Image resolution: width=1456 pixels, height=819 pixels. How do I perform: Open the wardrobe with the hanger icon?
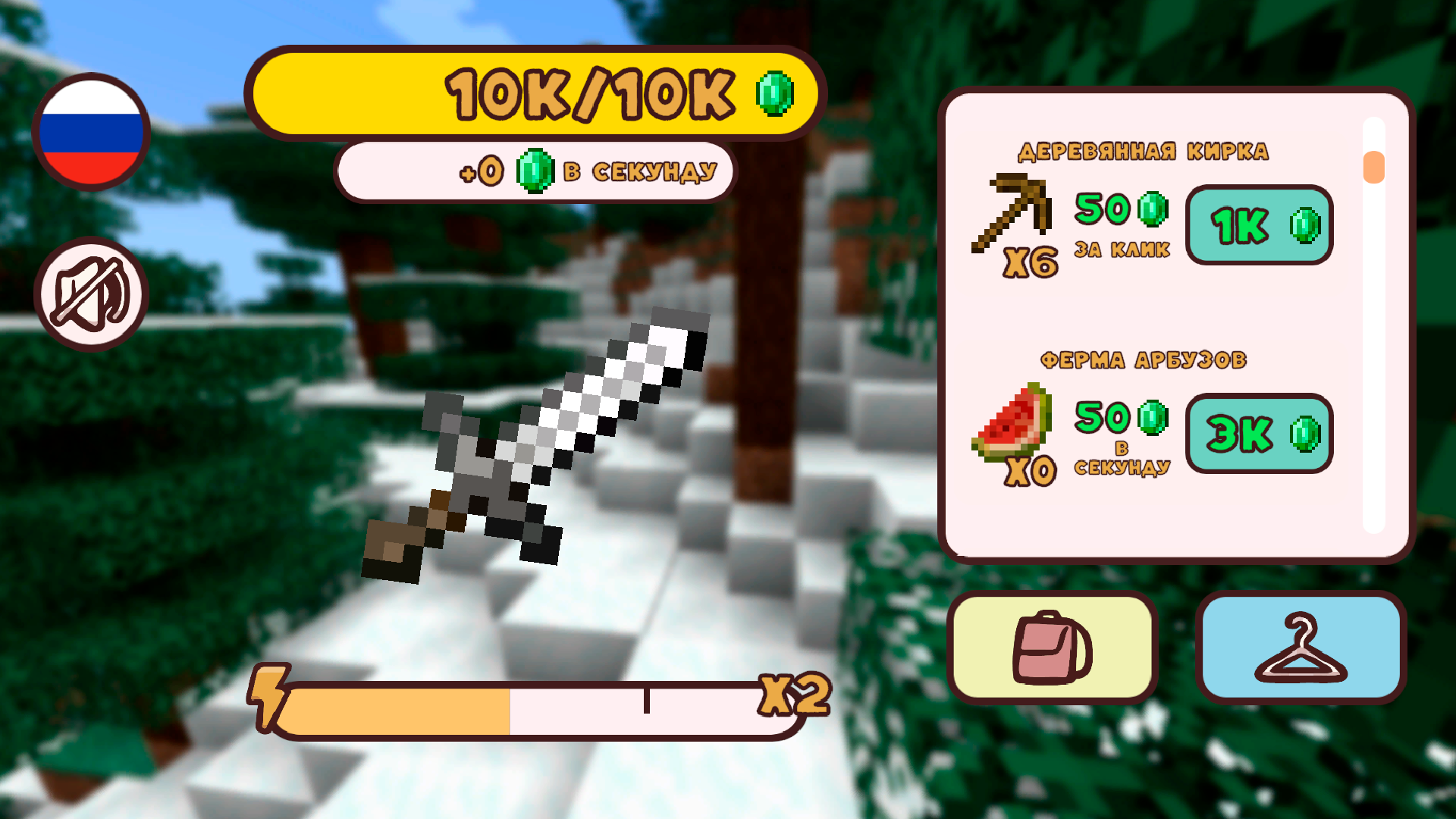[1300, 648]
